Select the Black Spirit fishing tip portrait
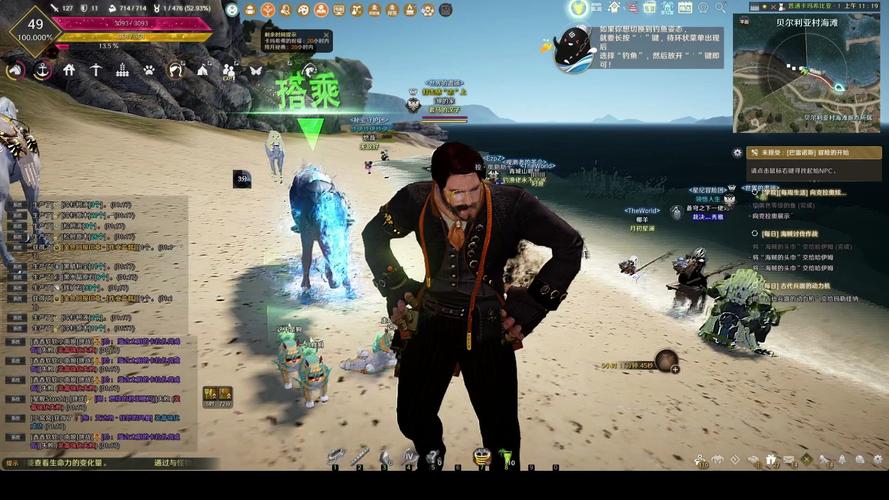 coord(574,46)
